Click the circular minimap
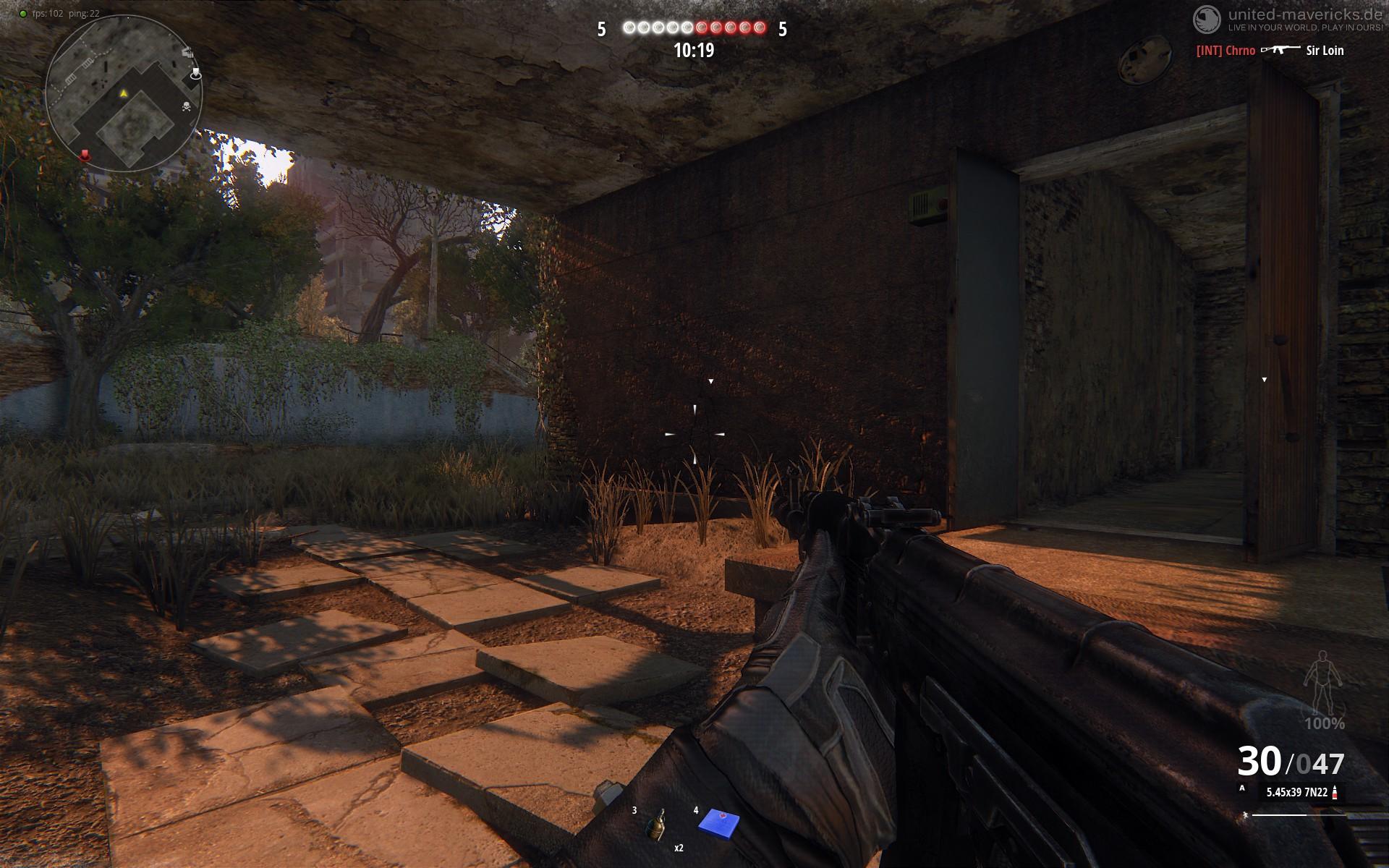The width and height of the screenshot is (1389, 868). pyautogui.click(x=123, y=94)
